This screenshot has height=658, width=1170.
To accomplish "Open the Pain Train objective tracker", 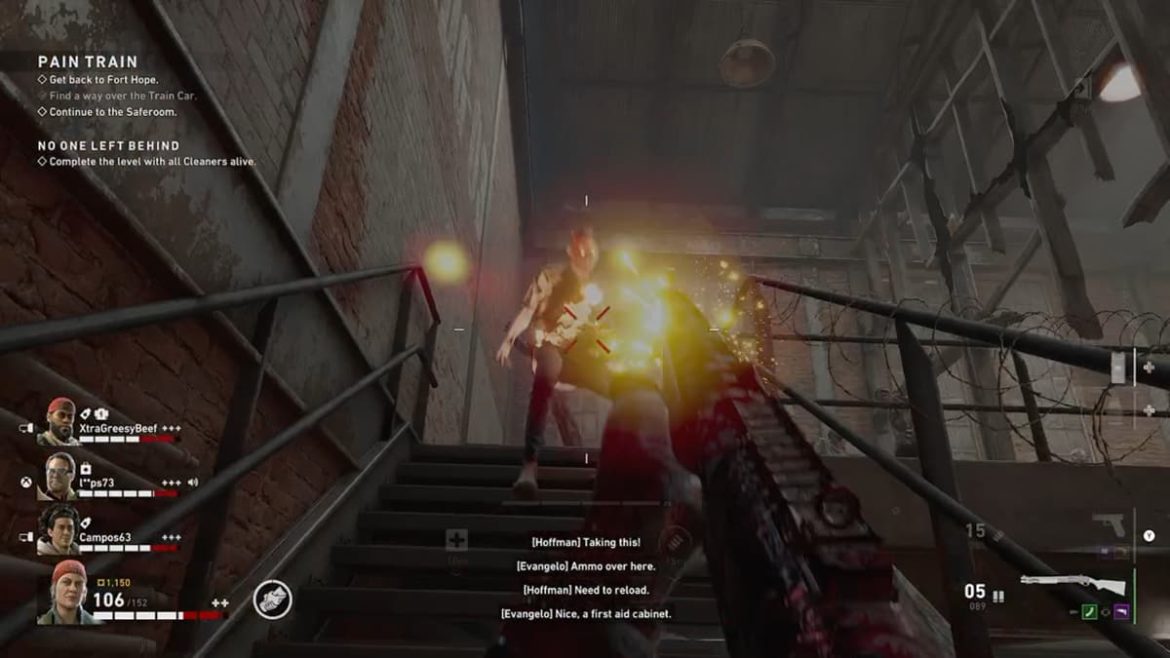I will [88, 62].
